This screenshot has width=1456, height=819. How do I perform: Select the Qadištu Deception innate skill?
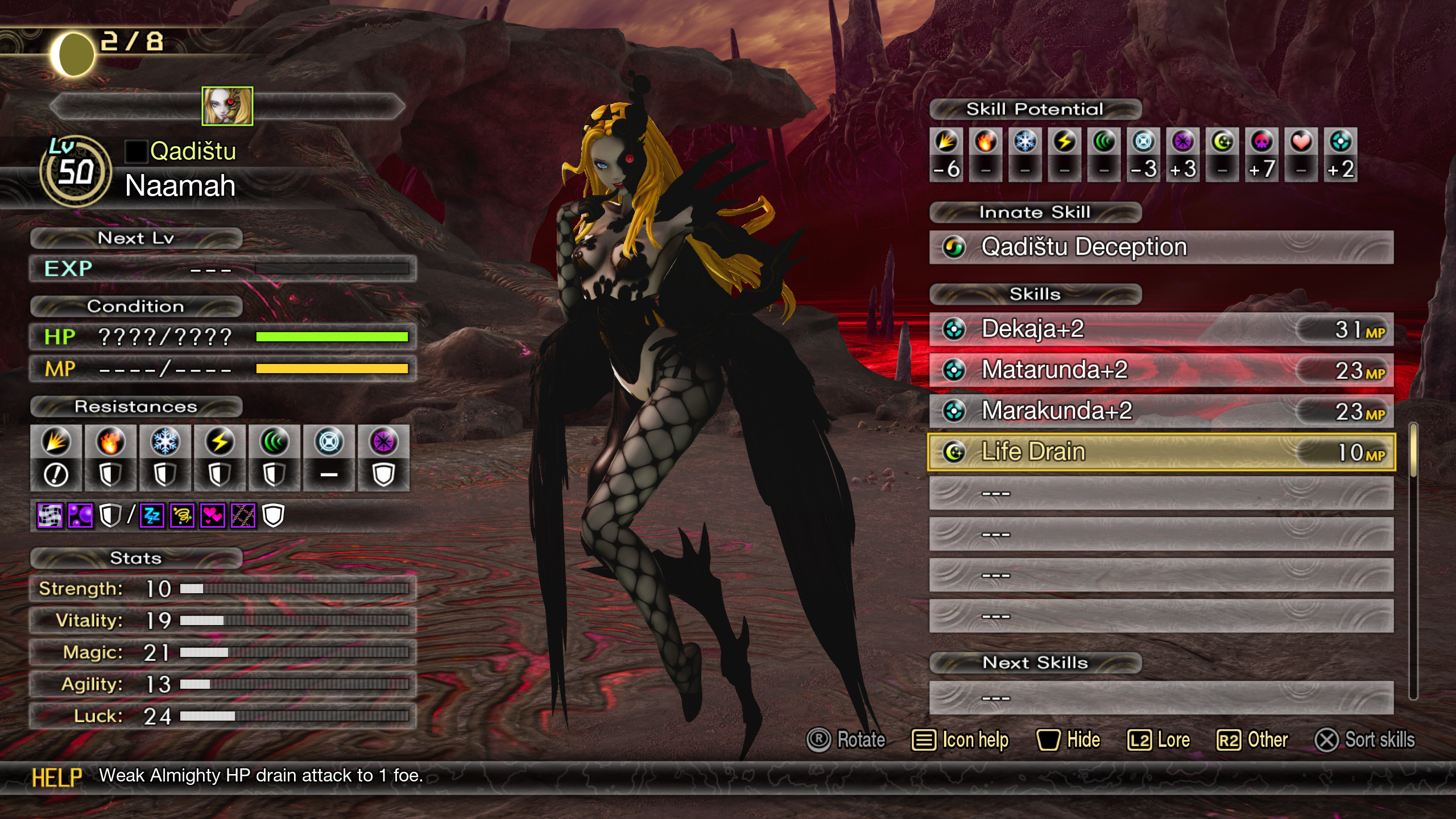(1160, 247)
